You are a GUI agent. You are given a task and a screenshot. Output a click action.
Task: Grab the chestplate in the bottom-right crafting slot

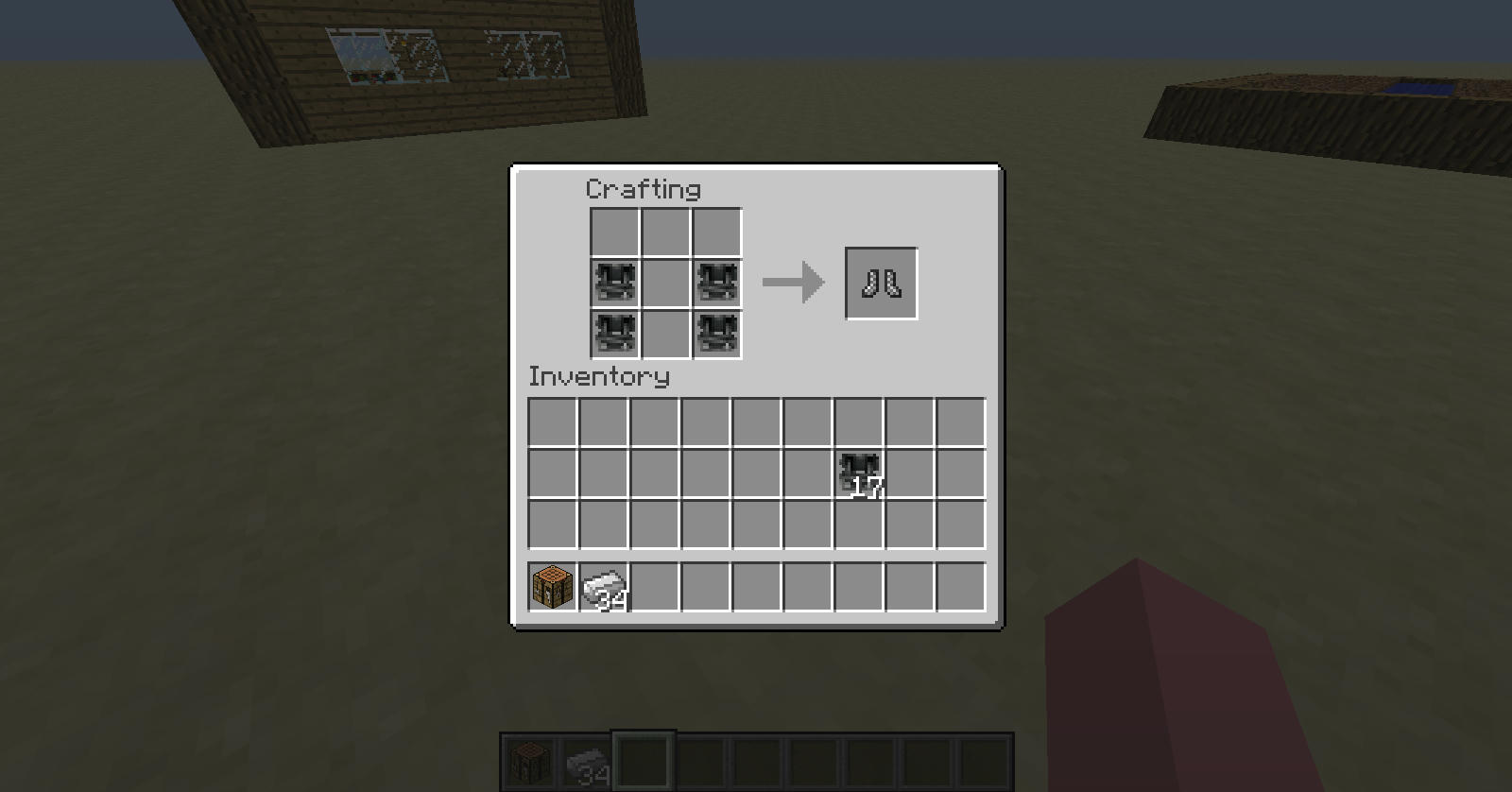pyautogui.click(x=716, y=334)
